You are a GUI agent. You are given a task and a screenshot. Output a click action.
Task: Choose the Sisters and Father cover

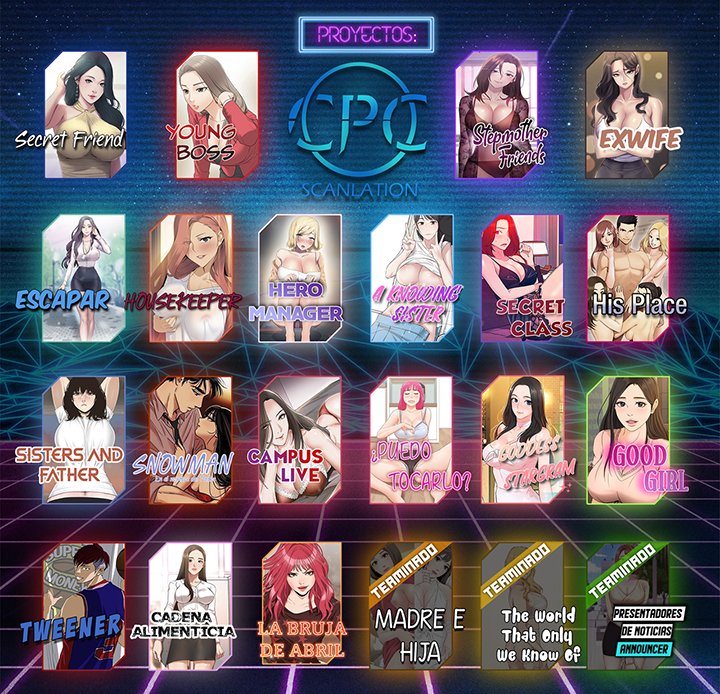click(x=84, y=440)
